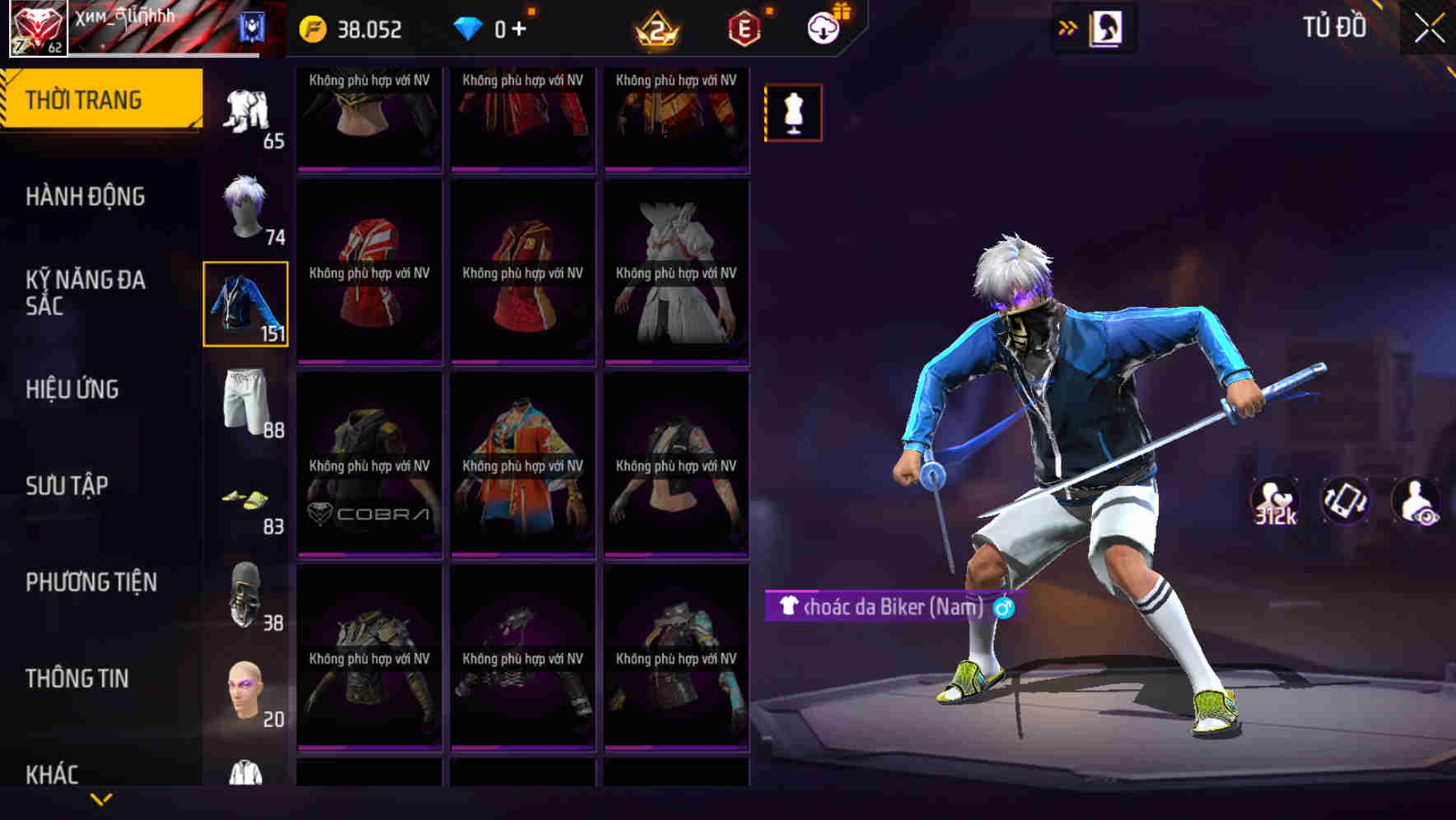The height and width of the screenshot is (820, 1456).
Task: Expand more categories with the bottom chevron under KHÁC
Action: coord(101,799)
